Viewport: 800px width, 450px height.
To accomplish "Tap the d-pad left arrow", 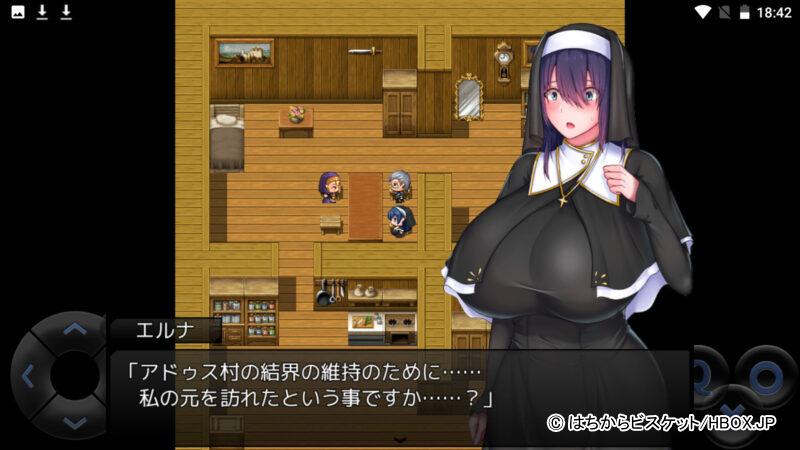I will point(27,376).
